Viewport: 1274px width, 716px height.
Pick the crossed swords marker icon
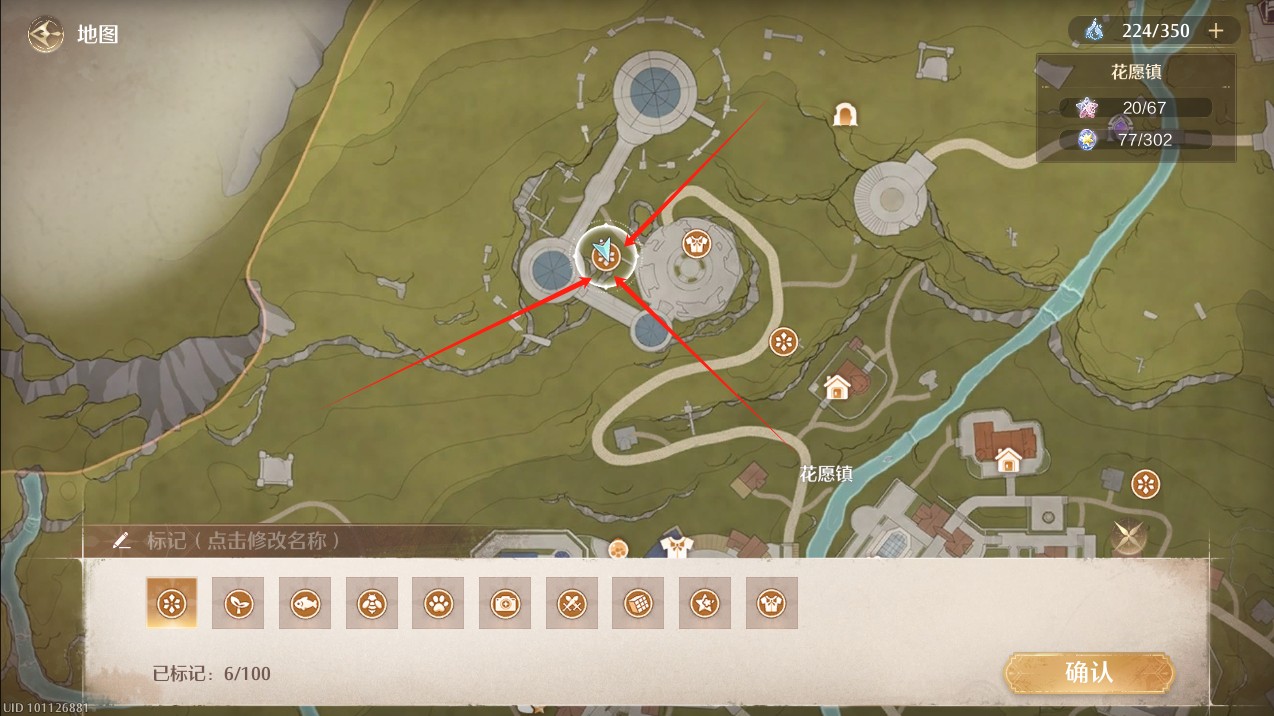[x=572, y=603]
